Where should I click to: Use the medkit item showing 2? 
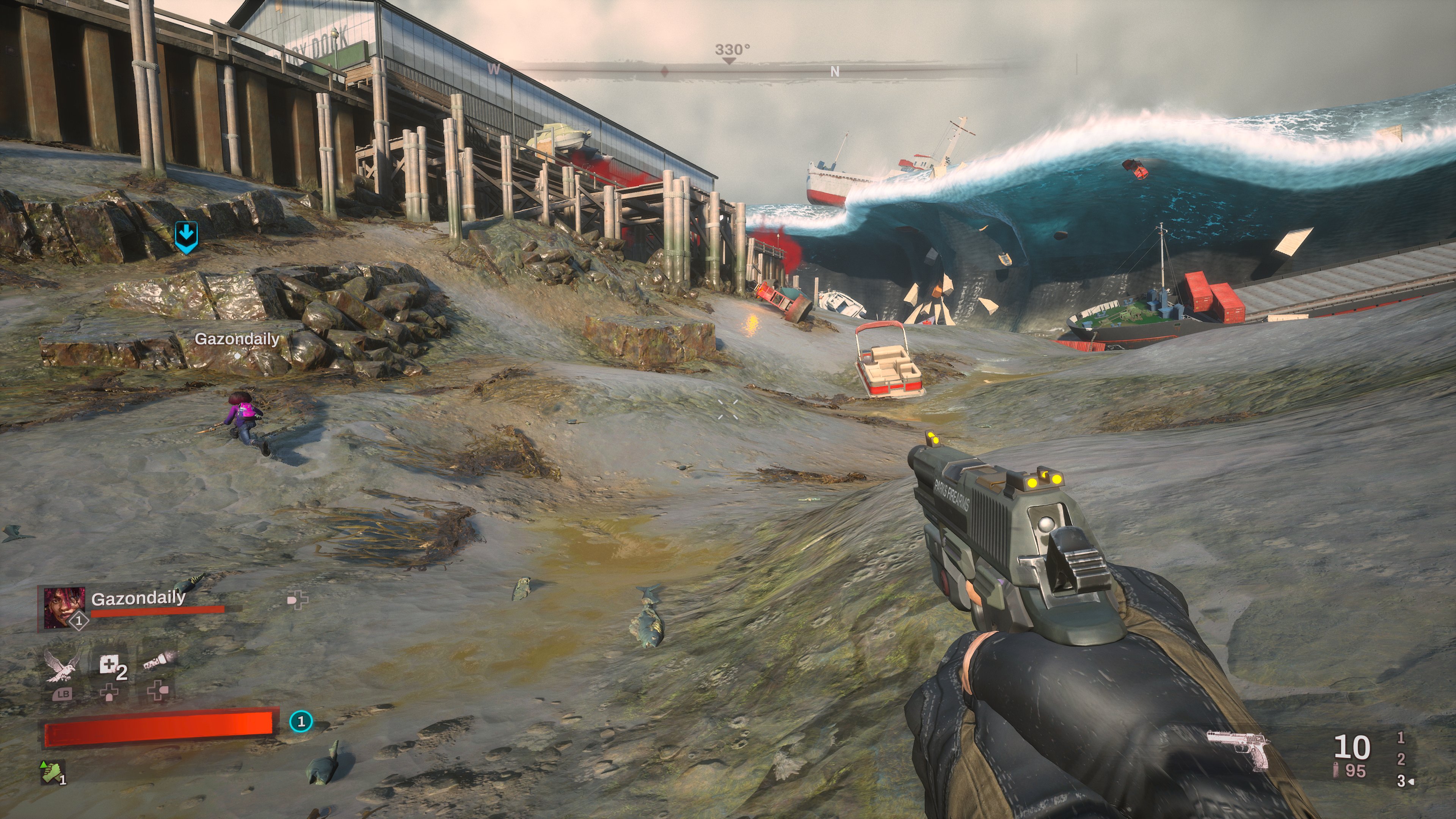tap(110, 666)
